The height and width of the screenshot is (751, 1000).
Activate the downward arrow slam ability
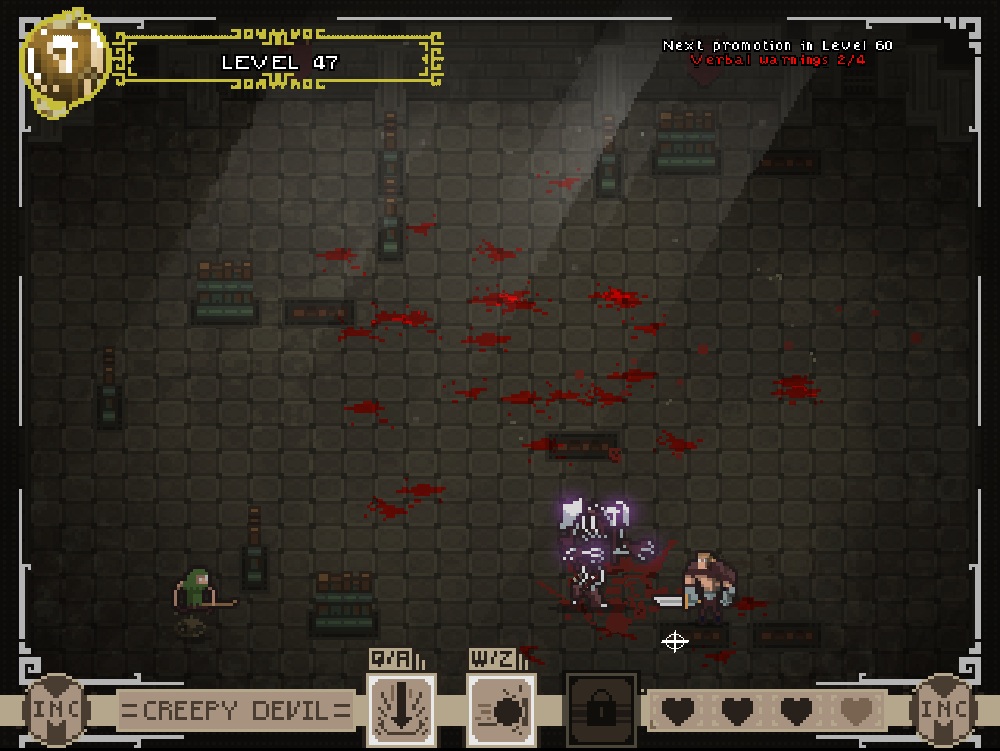tap(401, 708)
